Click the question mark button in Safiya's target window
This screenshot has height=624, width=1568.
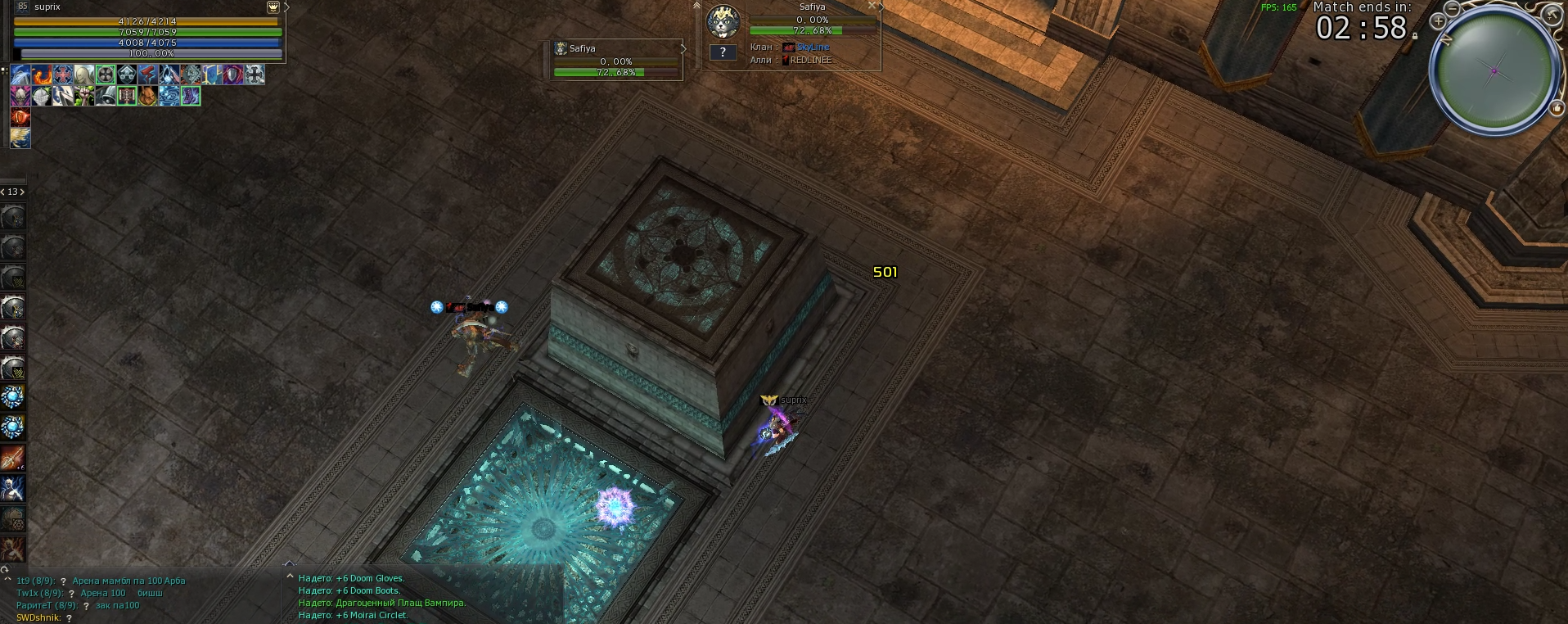(x=723, y=53)
